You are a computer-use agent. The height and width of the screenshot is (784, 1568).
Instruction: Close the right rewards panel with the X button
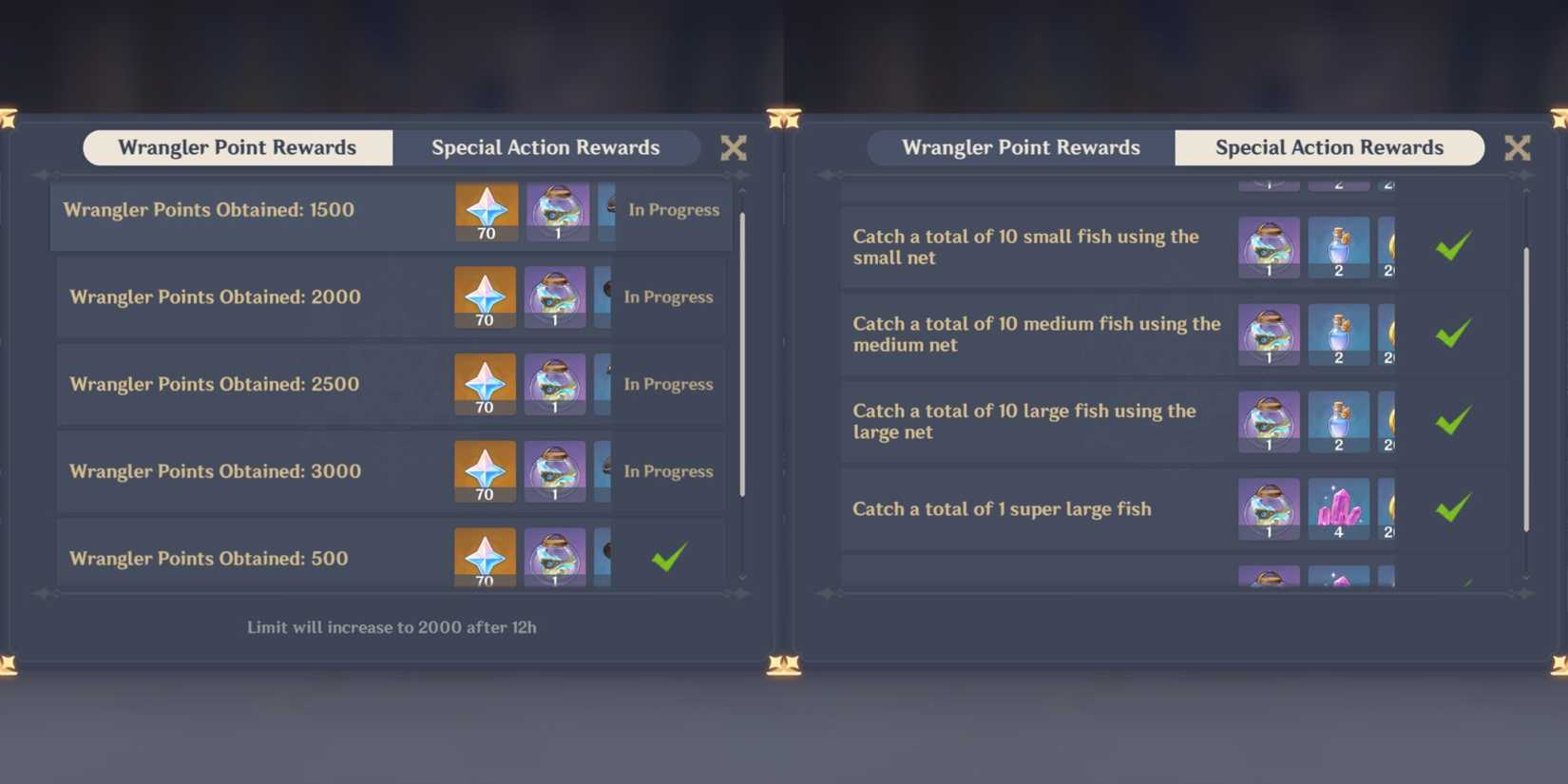(1518, 147)
